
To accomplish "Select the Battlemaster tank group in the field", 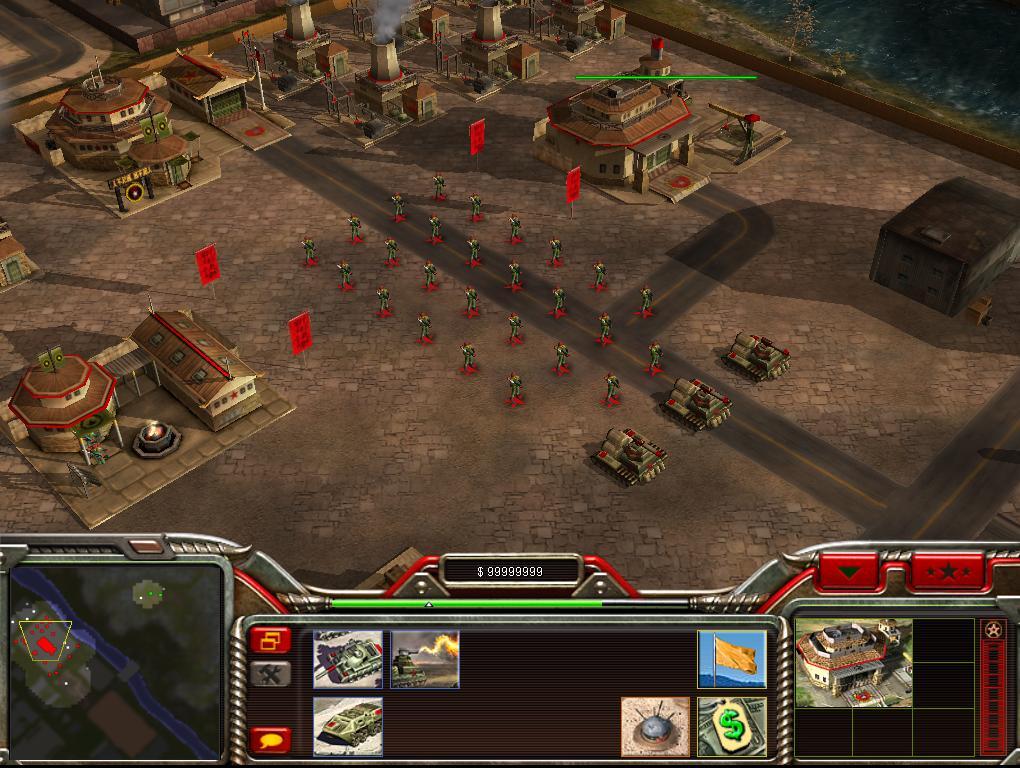I will (x=694, y=402).
